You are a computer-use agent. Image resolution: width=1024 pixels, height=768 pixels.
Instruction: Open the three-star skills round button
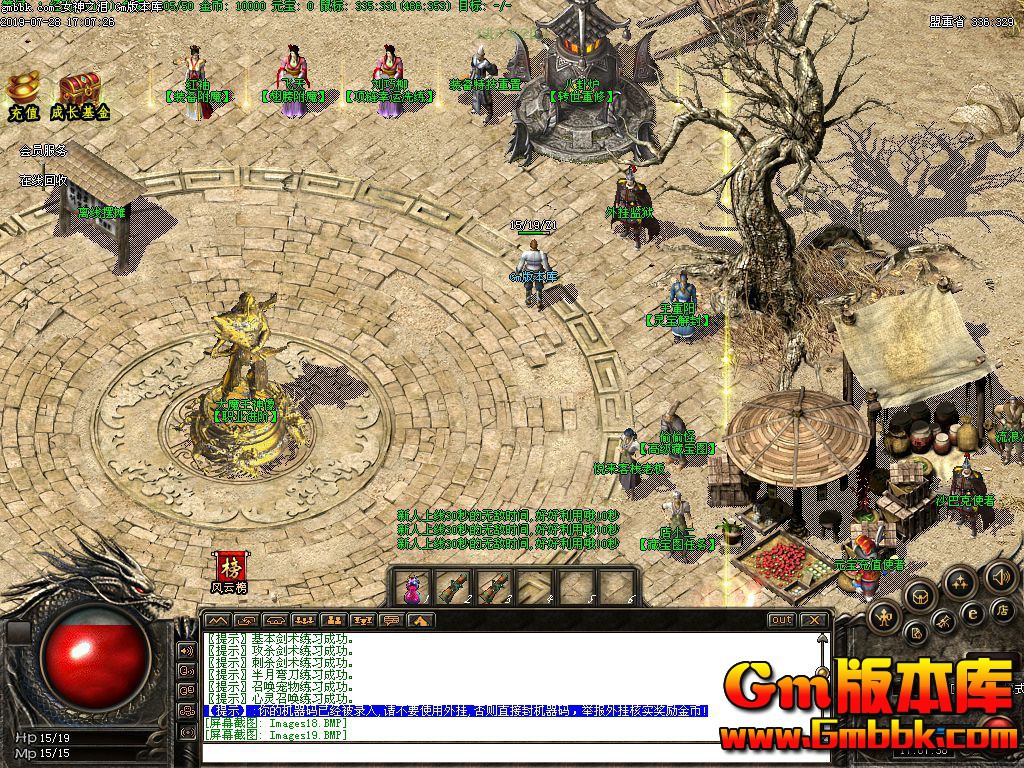[960, 582]
